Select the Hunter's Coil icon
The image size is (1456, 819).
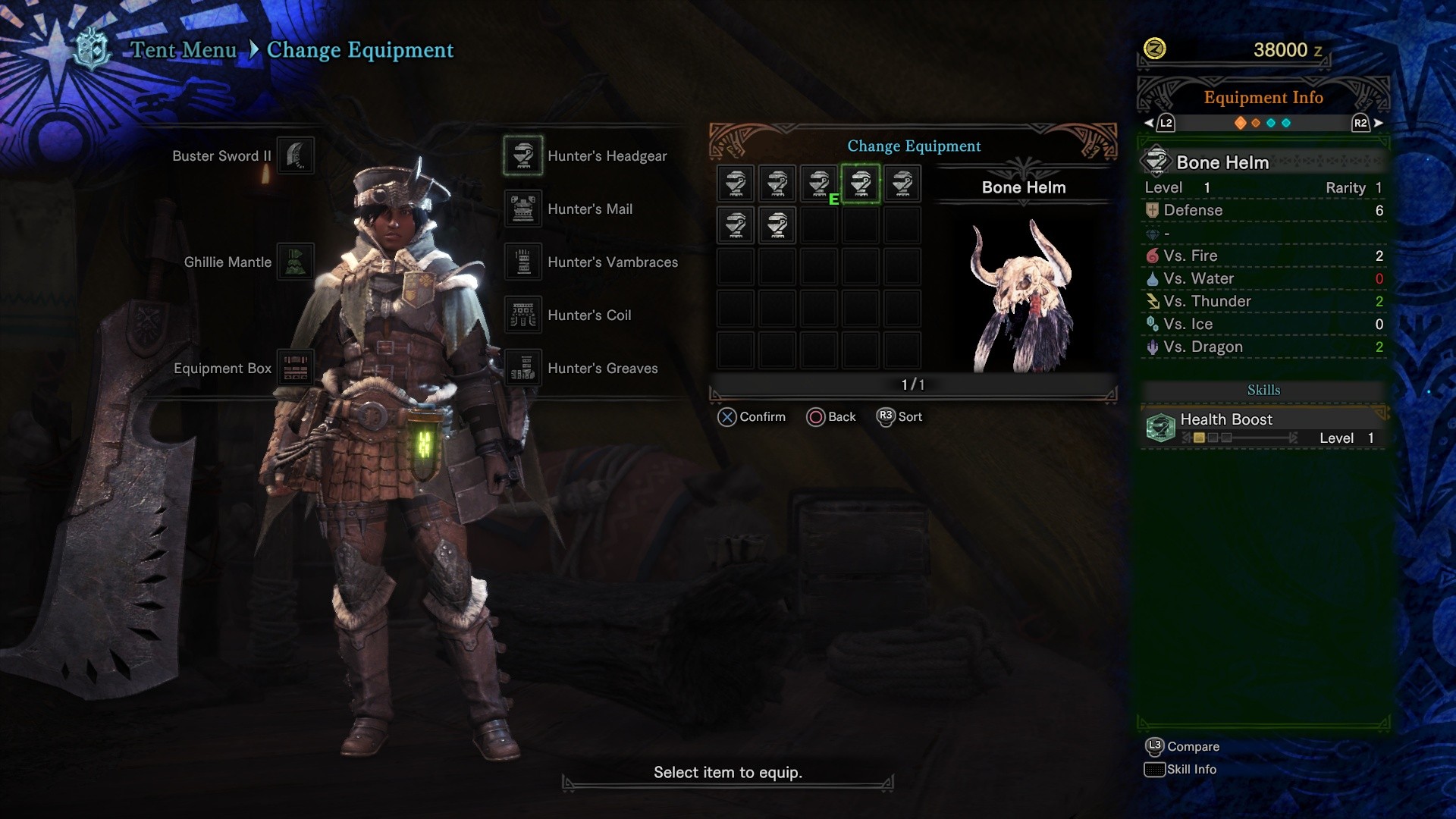[522, 315]
